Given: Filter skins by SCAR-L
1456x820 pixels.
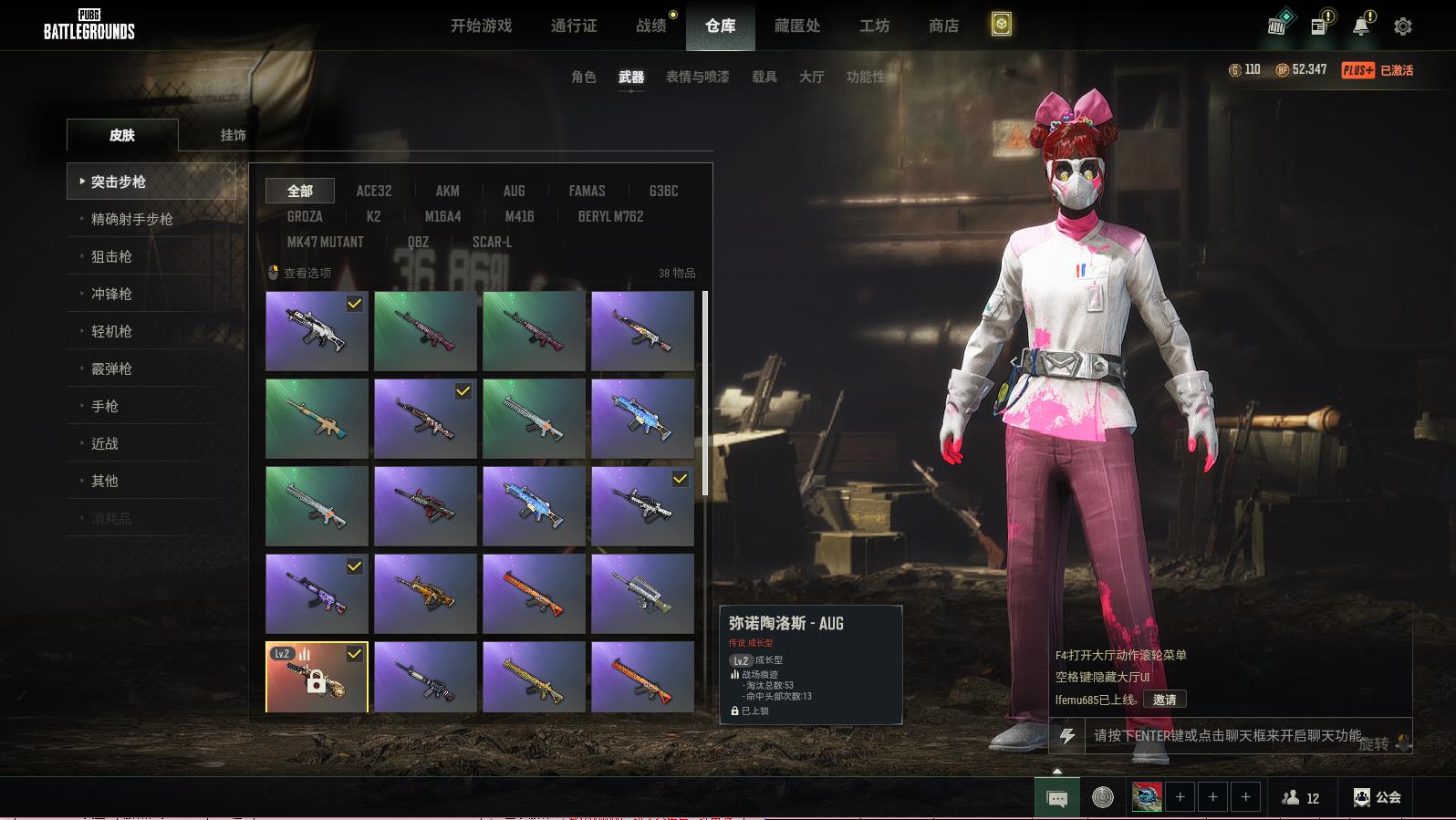Looking at the screenshot, I should pyautogui.click(x=492, y=242).
